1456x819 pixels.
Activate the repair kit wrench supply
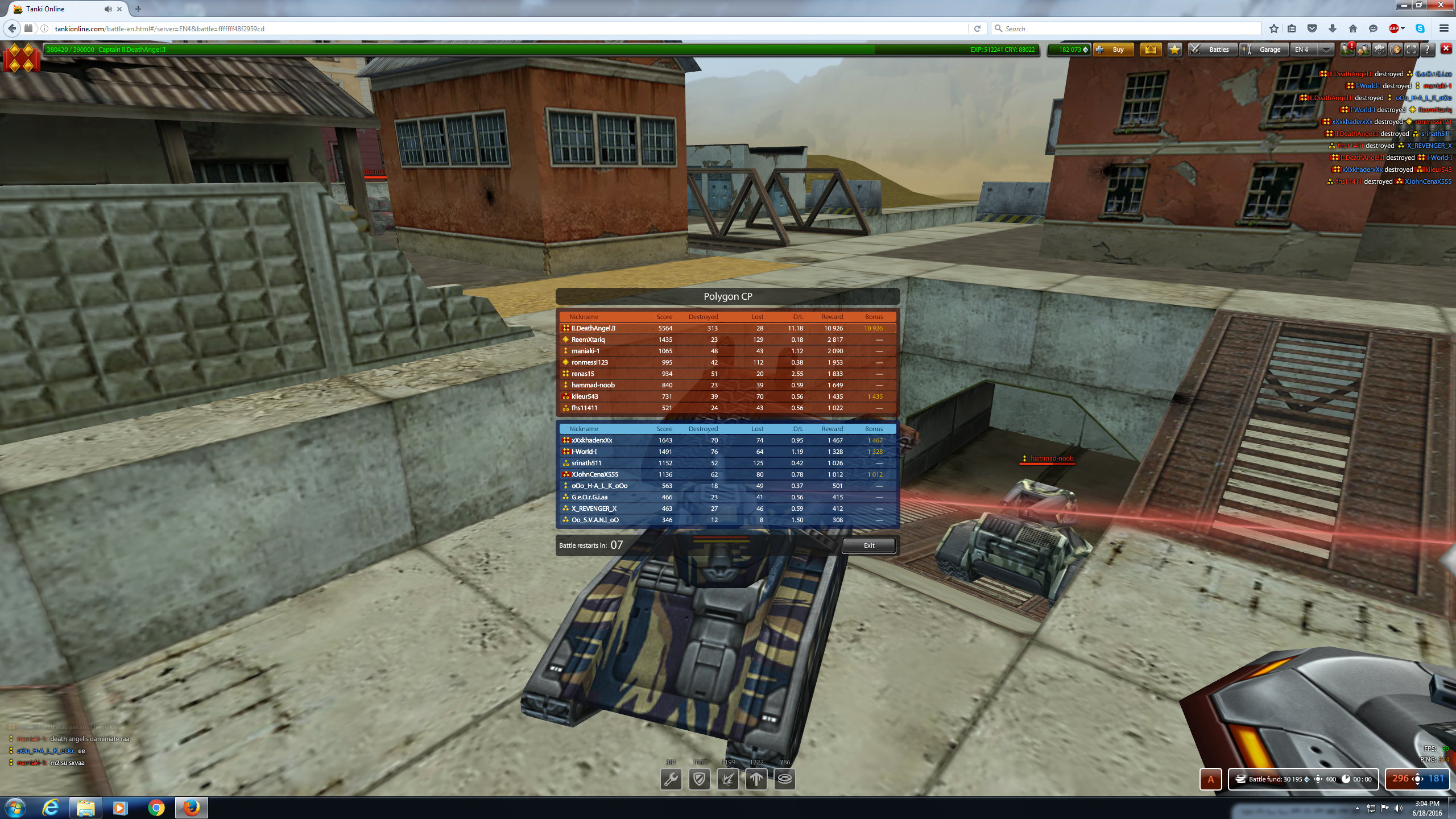pos(671,779)
